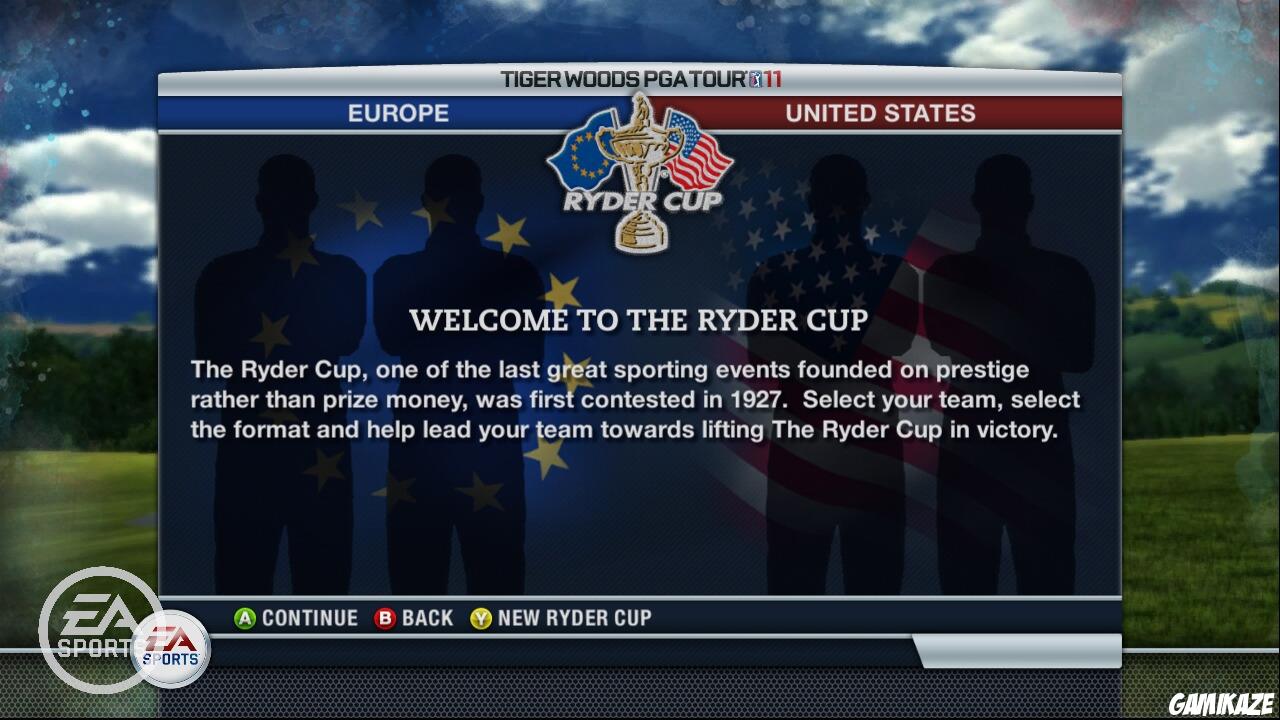This screenshot has height=720, width=1280.
Task: Click the Gamikaze watermark text
Action: coord(1222,706)
